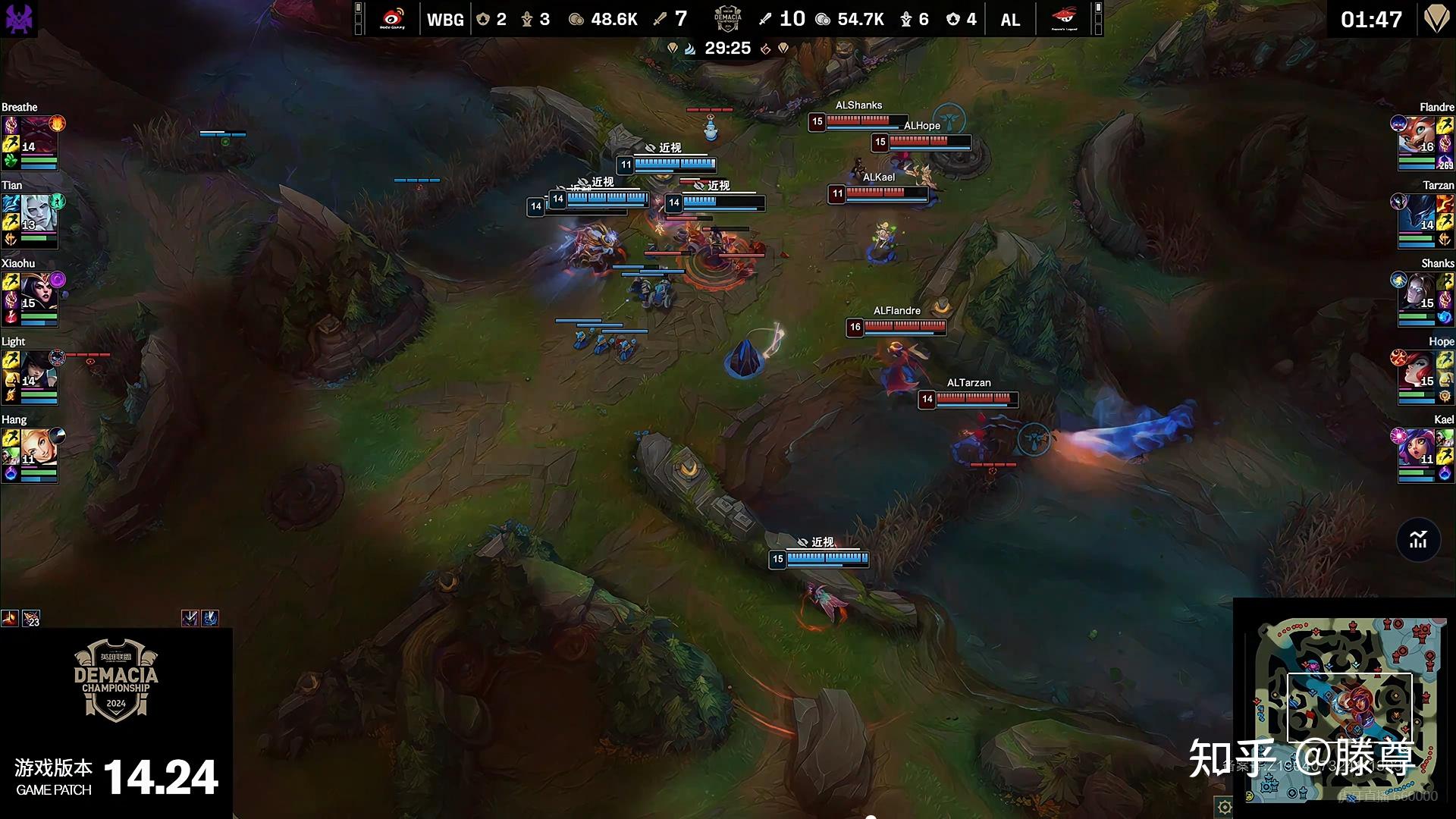Click Shanks' champion portrait
Image resolution: width=1456 pixels, height=819 pixels.
tap(1417, 292)
